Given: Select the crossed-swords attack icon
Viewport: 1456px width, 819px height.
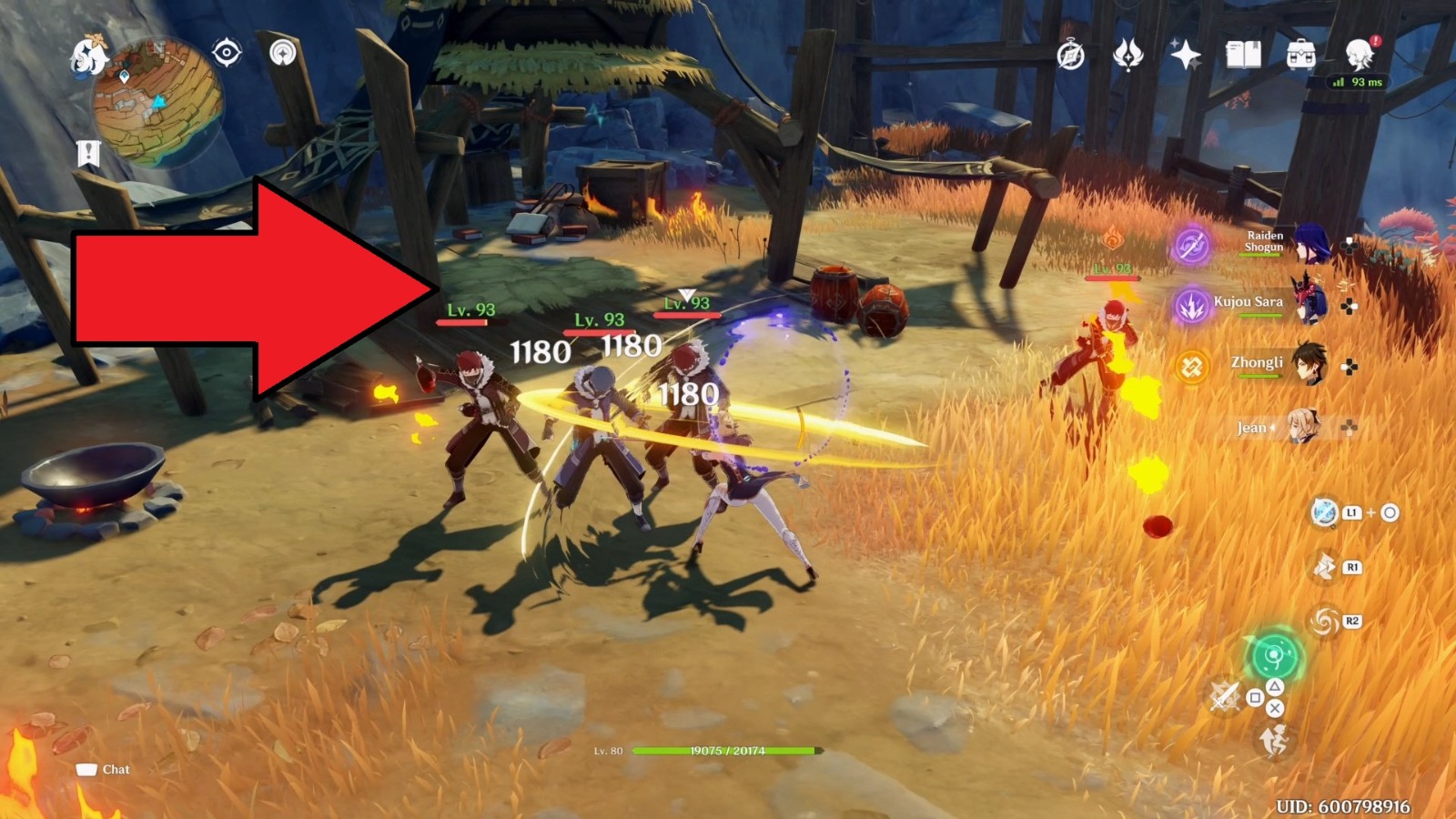Looking at the screenshot, I should [1227, 695].
